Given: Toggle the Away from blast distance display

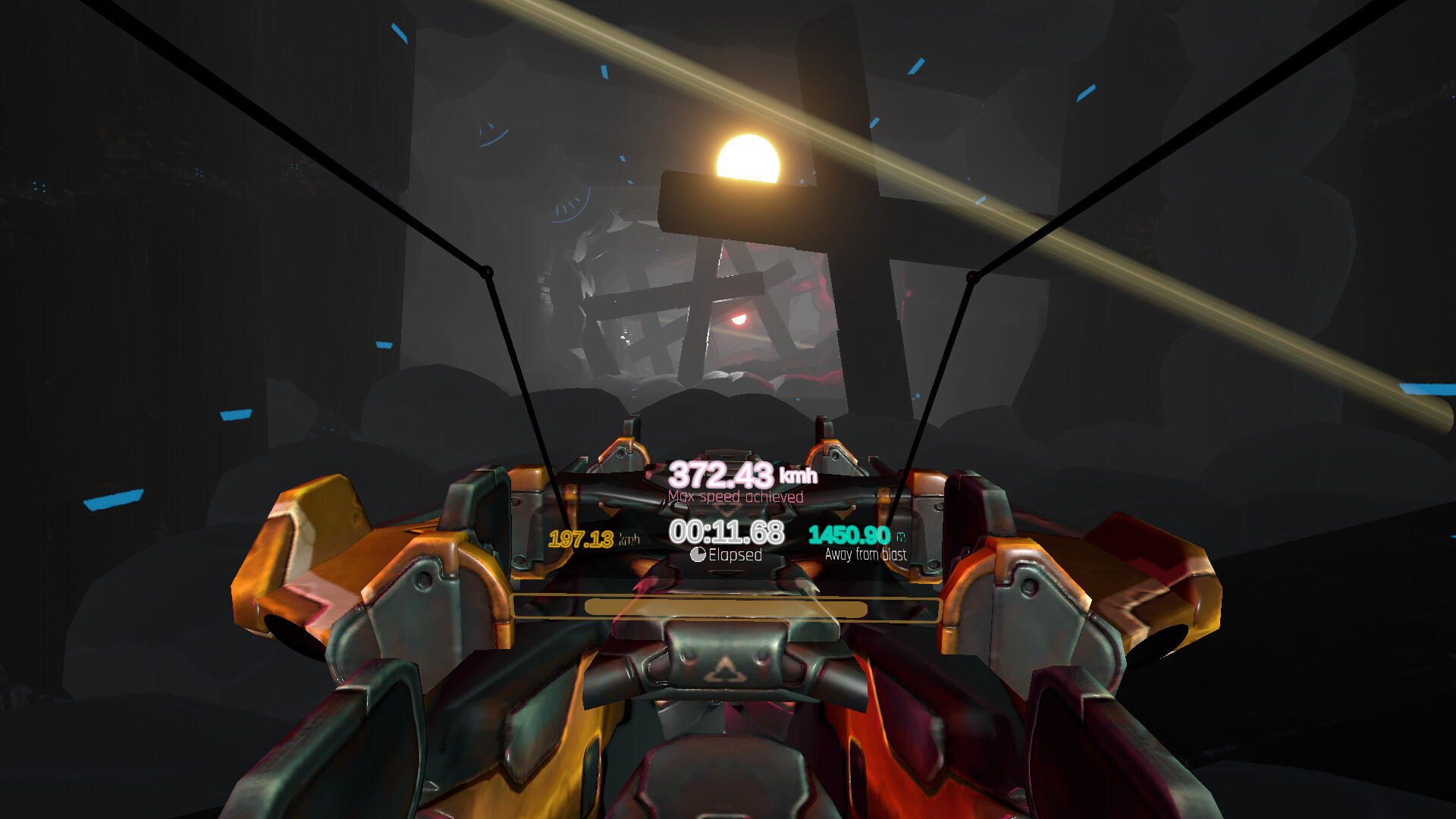Looking at the screenshot, I should (867, 555).
